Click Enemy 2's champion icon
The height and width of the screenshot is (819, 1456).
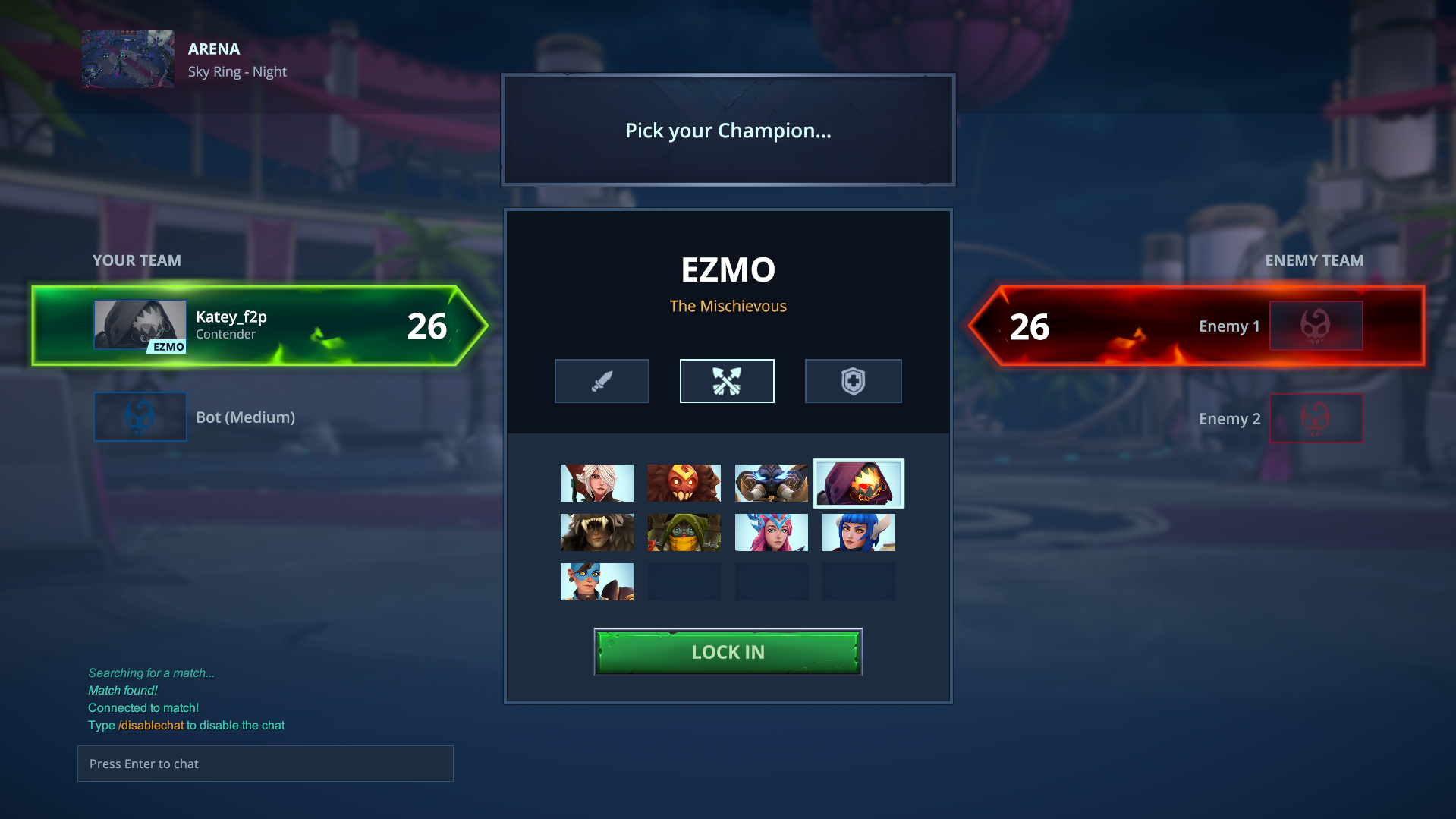tap(1316, 417)
